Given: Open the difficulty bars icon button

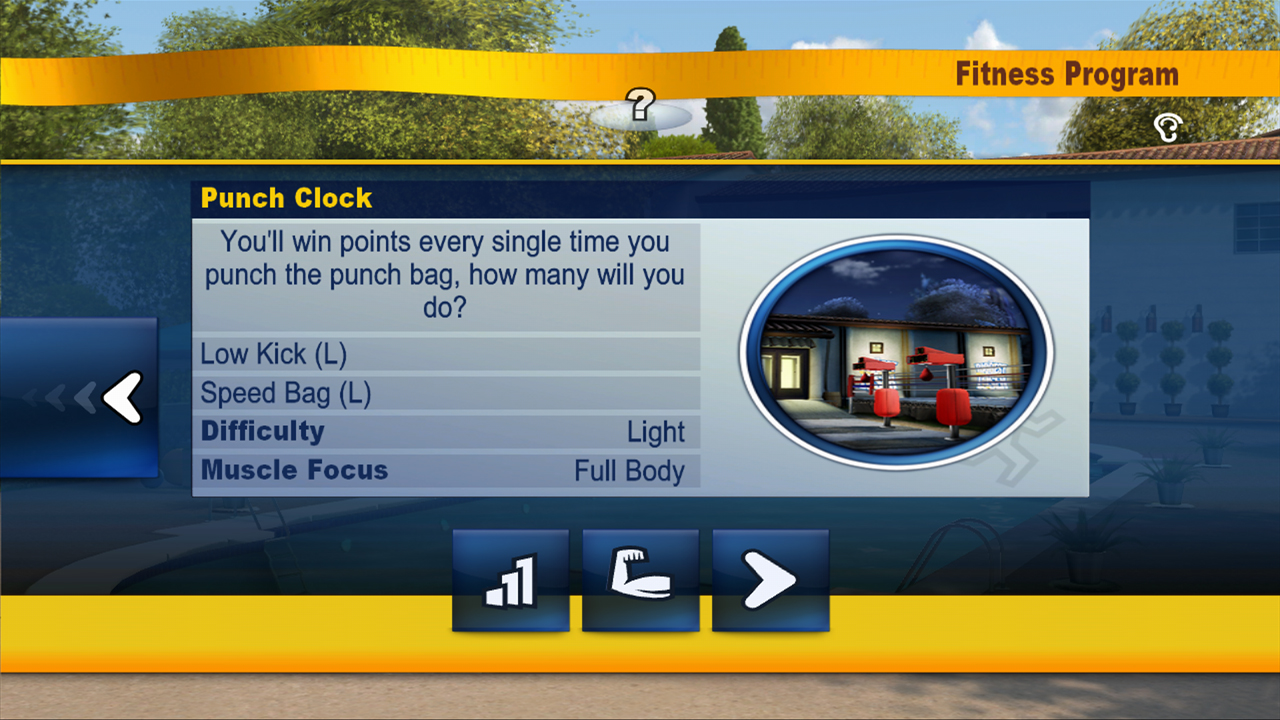Looking at the screenshot, I should tap(510, 580).
